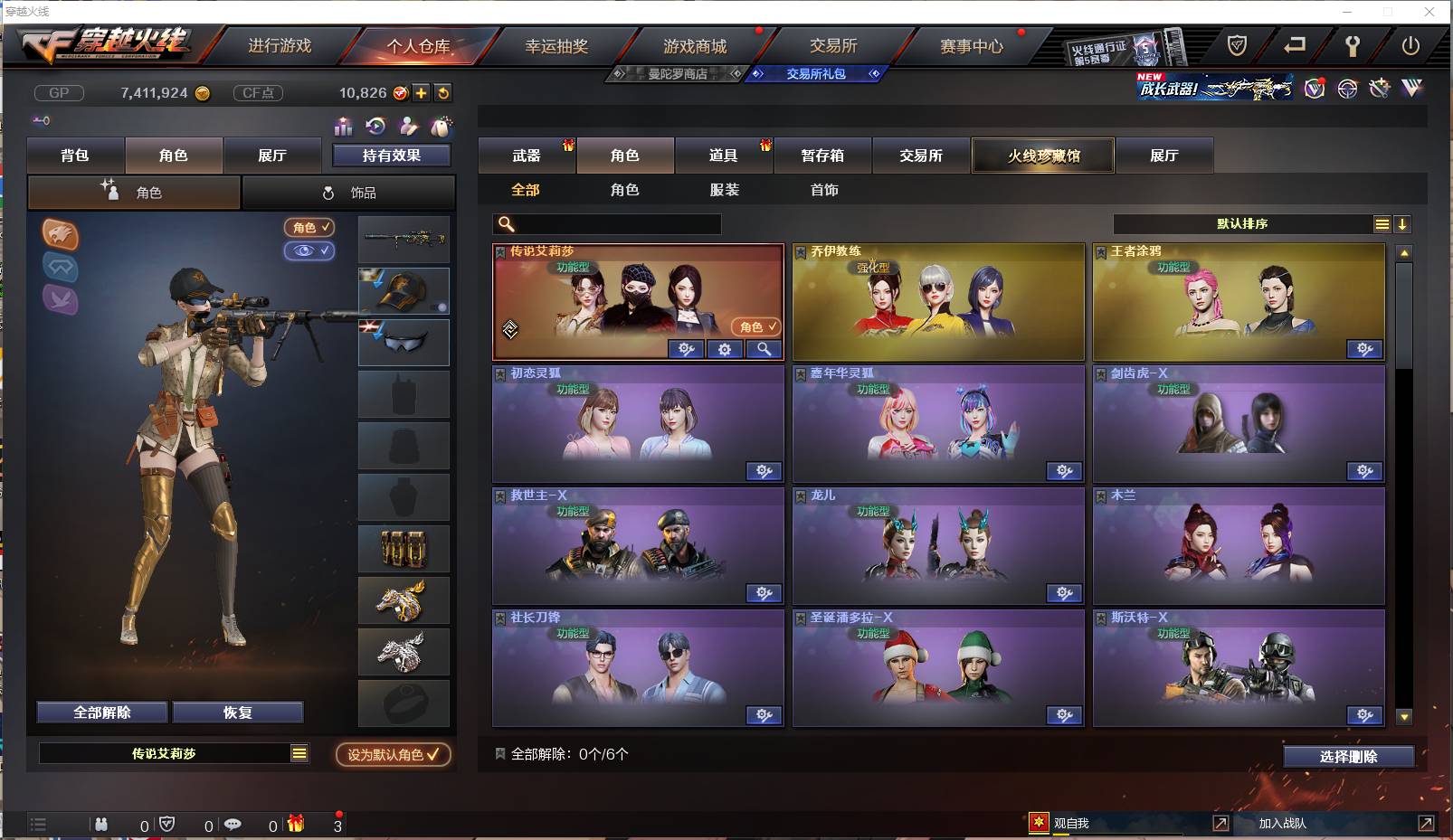The width and height of the screenshot is (1453, 840).
Task: Open the character name list selector beside 传说艾莉莎
Action: click(299, 752)
